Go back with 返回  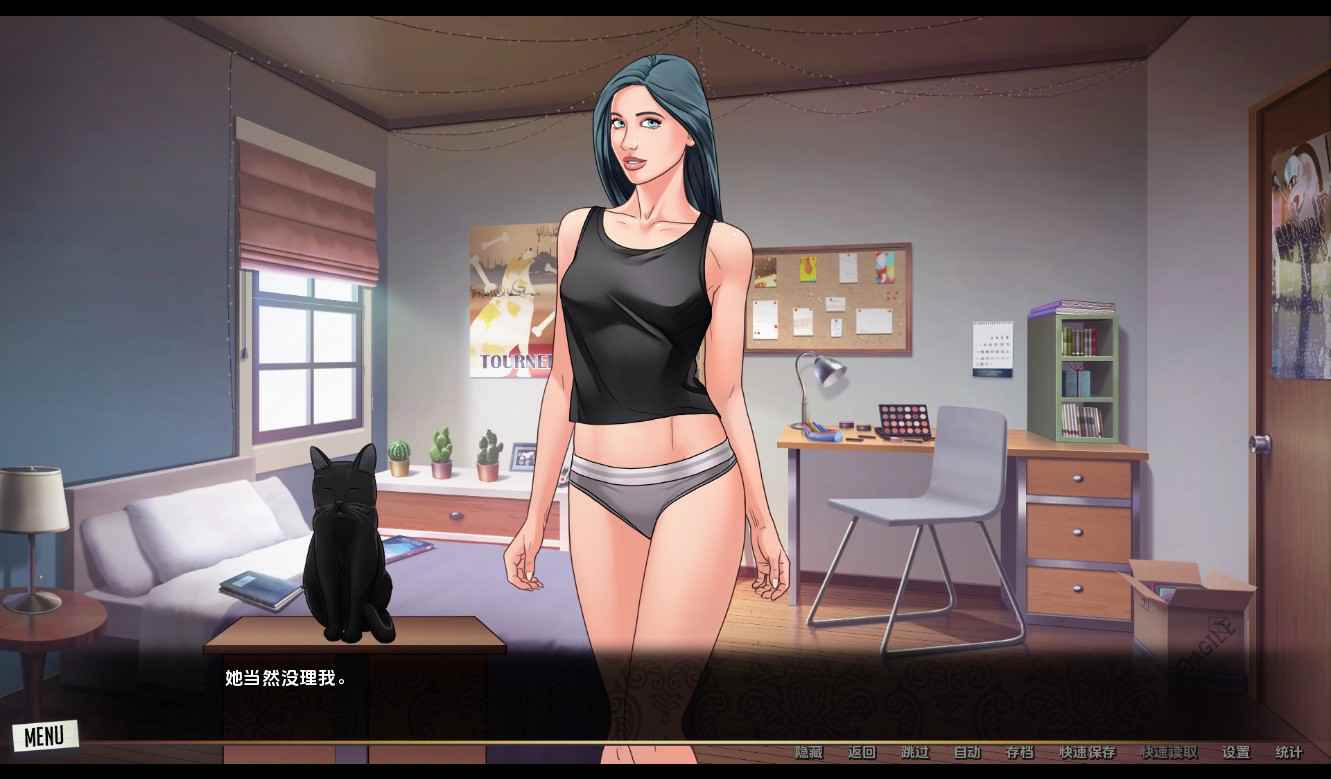point(861,752)
